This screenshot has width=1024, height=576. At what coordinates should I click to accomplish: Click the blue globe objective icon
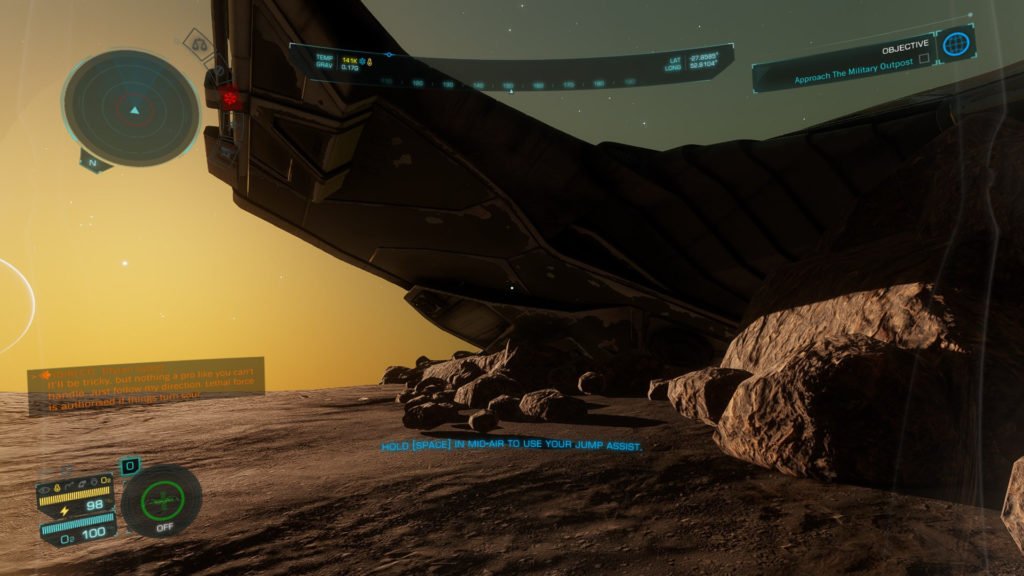[x=957, y=44]
